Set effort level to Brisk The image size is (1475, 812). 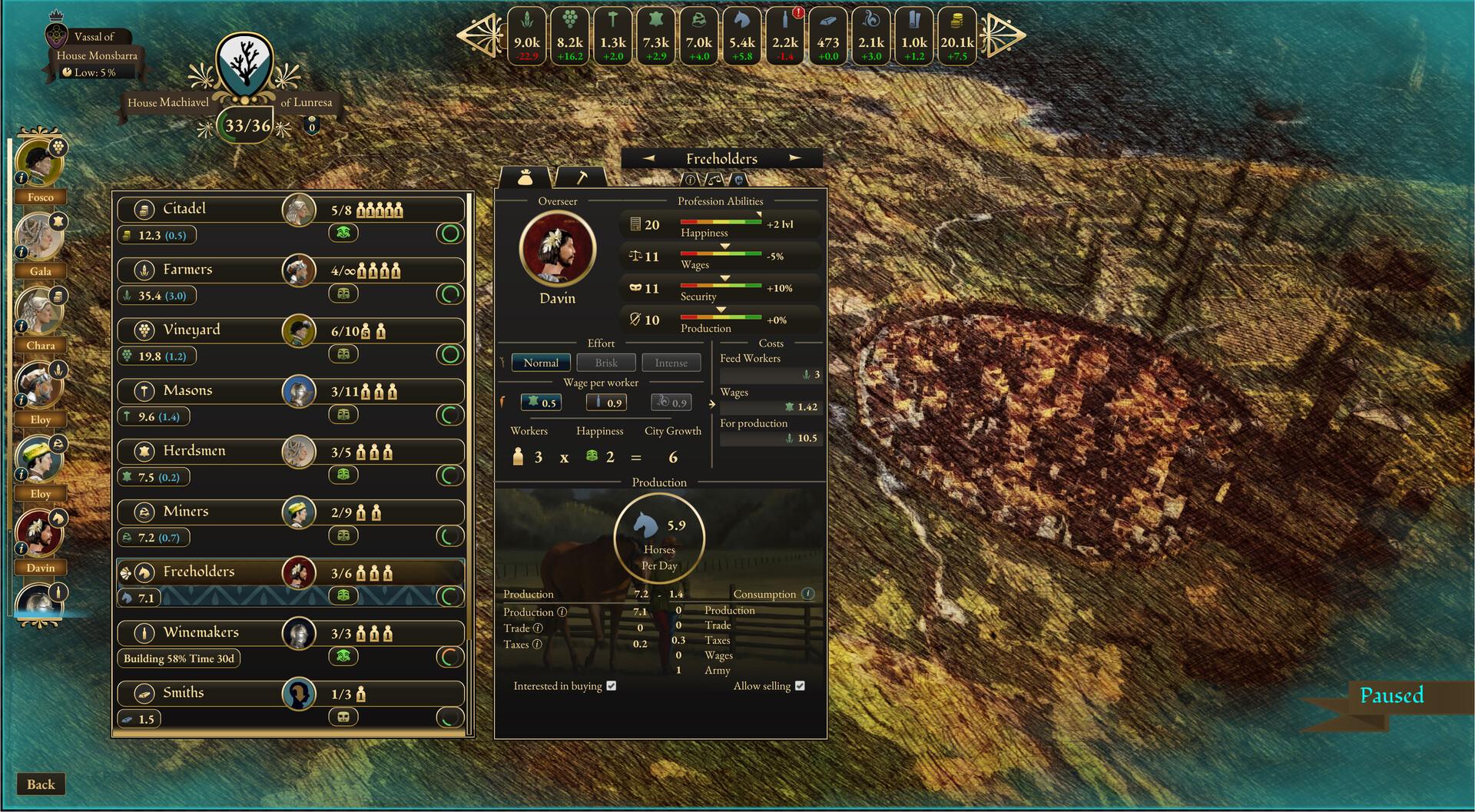605,362
